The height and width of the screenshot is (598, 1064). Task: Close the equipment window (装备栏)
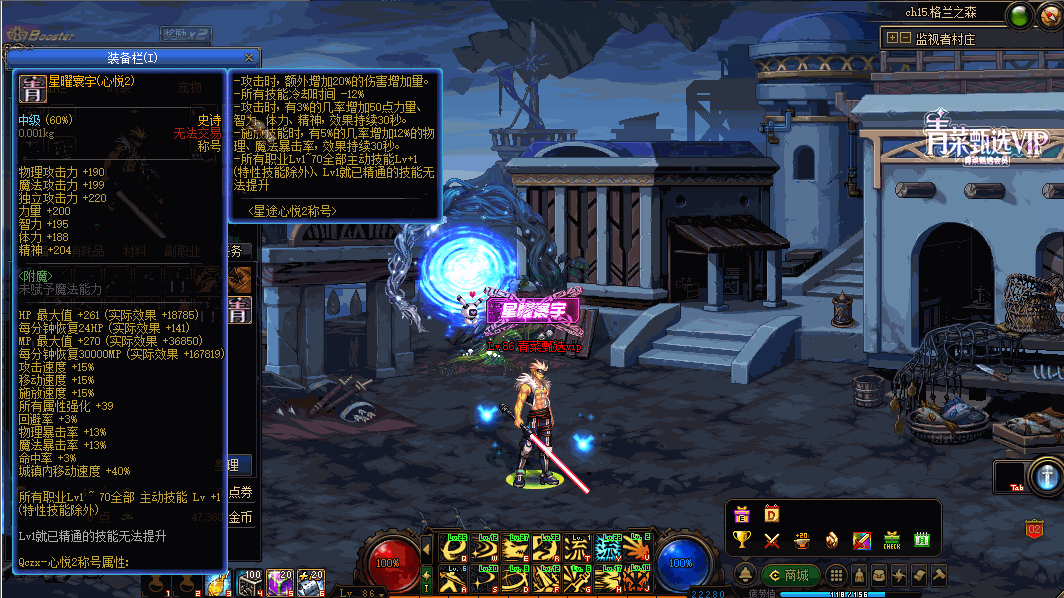pos(250,57)
